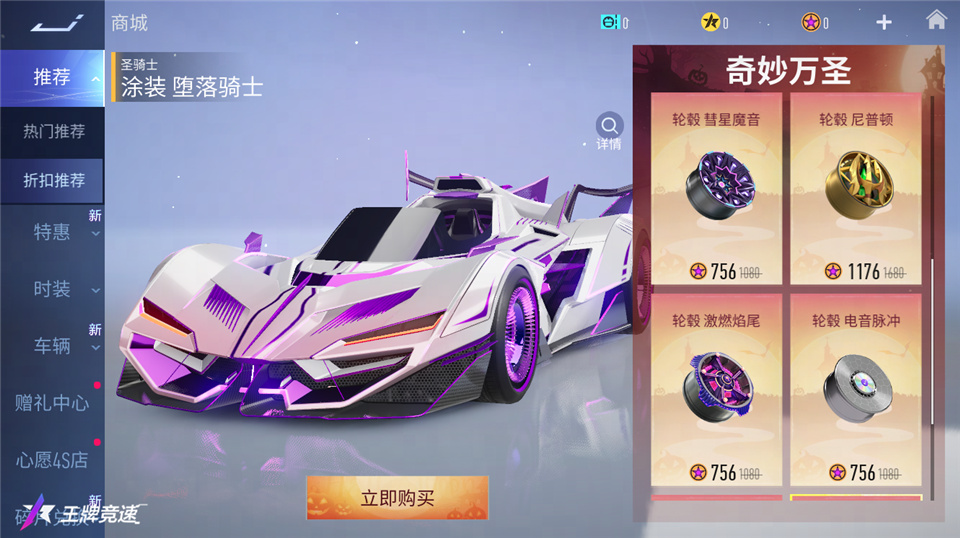Open the 车辆 vehicles category
The image size is (960, 538).
tap(52, 346)
